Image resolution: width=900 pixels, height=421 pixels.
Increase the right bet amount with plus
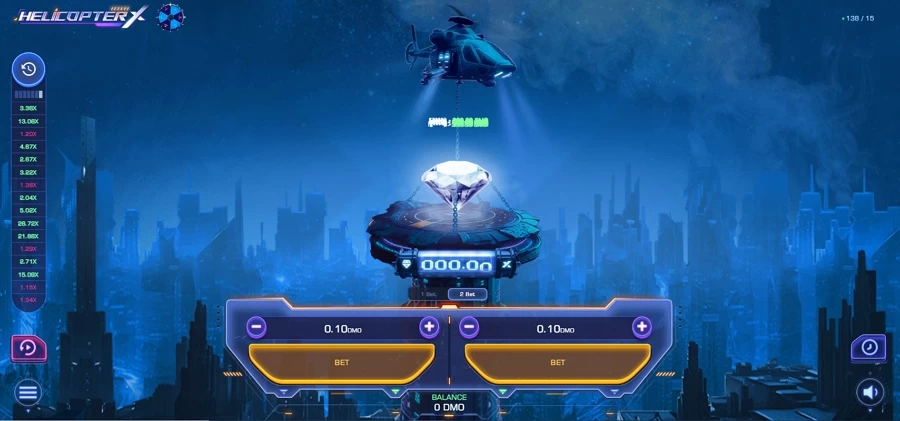pyautogui.click(x=642, y=327)
